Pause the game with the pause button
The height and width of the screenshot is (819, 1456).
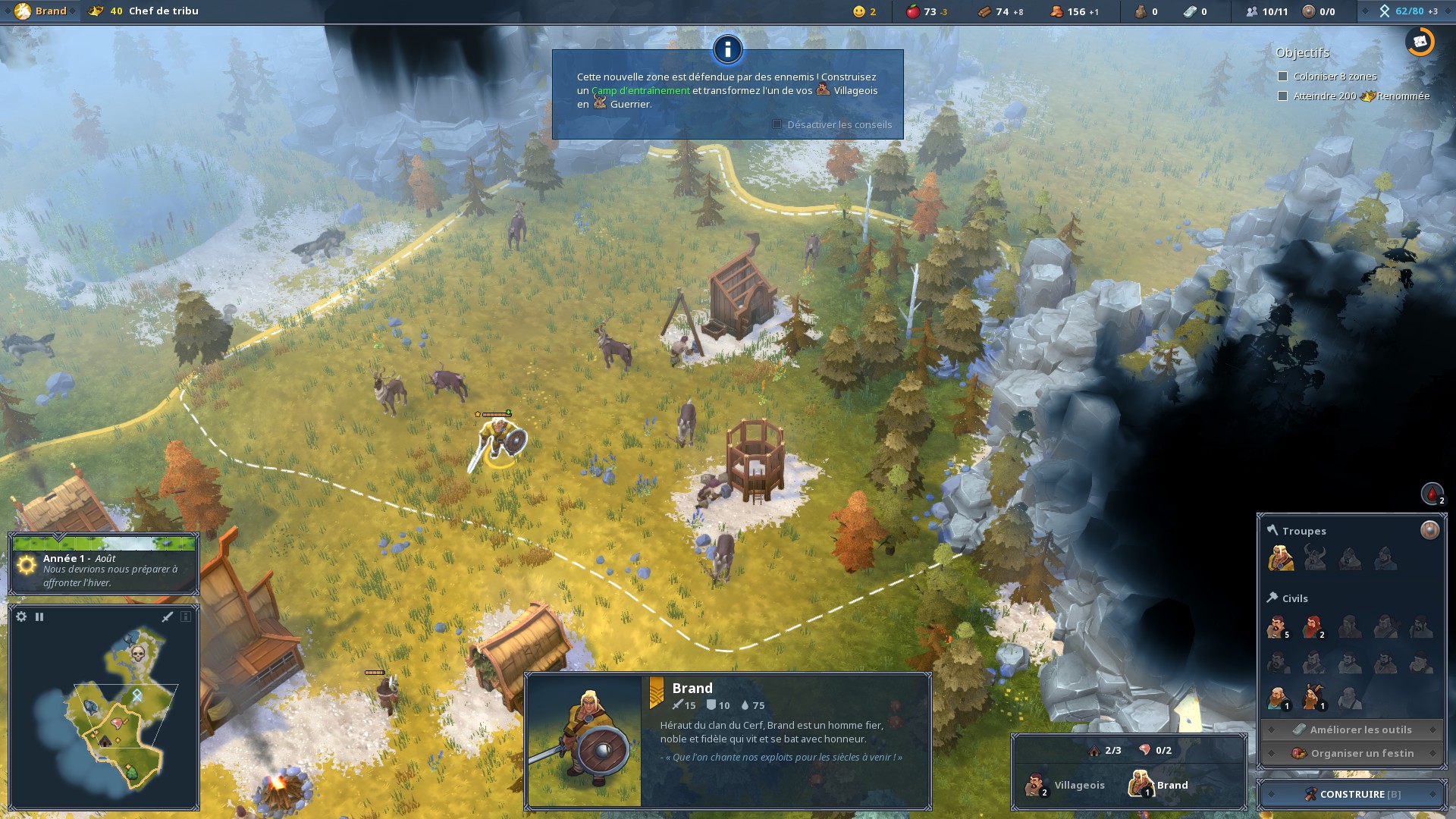point(39,617)
